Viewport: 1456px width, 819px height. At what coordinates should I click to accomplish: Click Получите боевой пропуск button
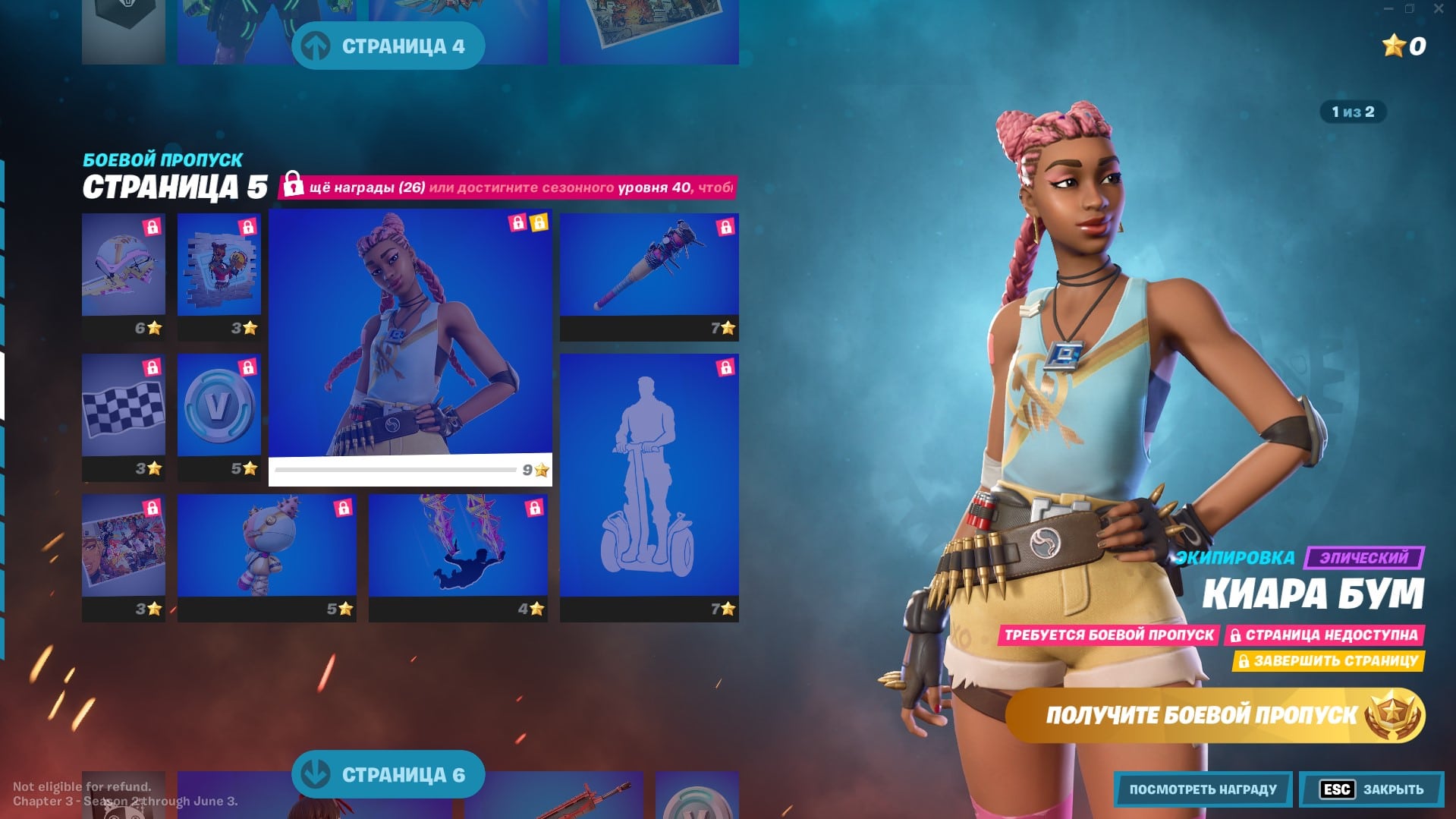coord(1215,715)
